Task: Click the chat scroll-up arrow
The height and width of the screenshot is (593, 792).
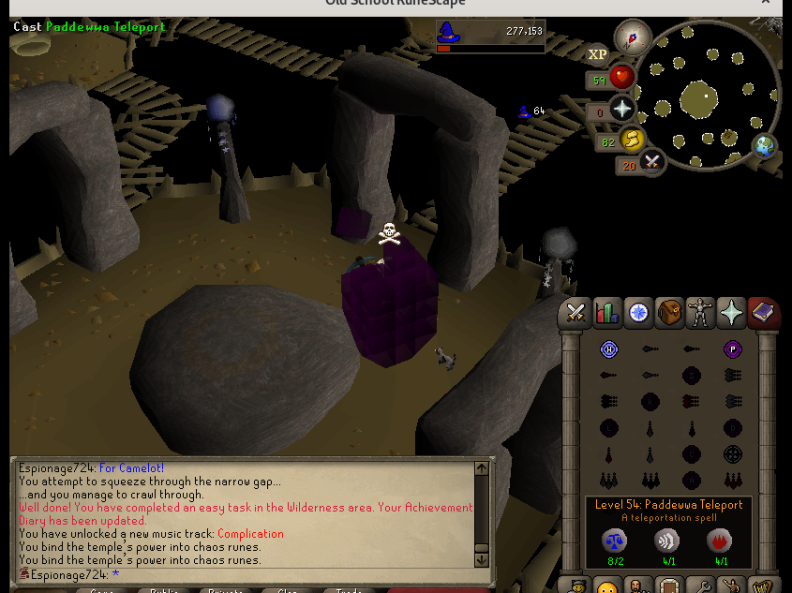Action: [481, 469]
